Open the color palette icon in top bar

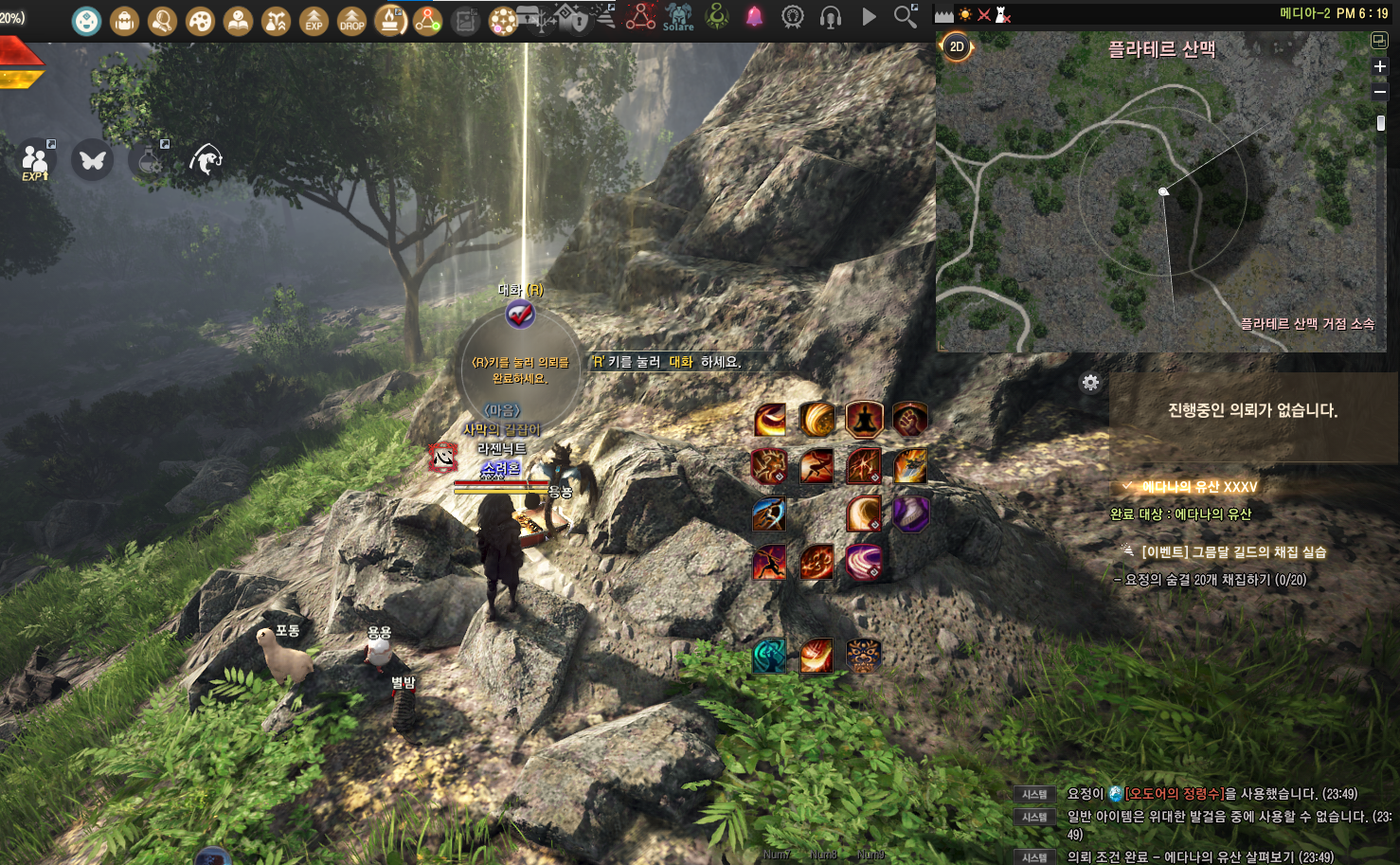[200, 20]
